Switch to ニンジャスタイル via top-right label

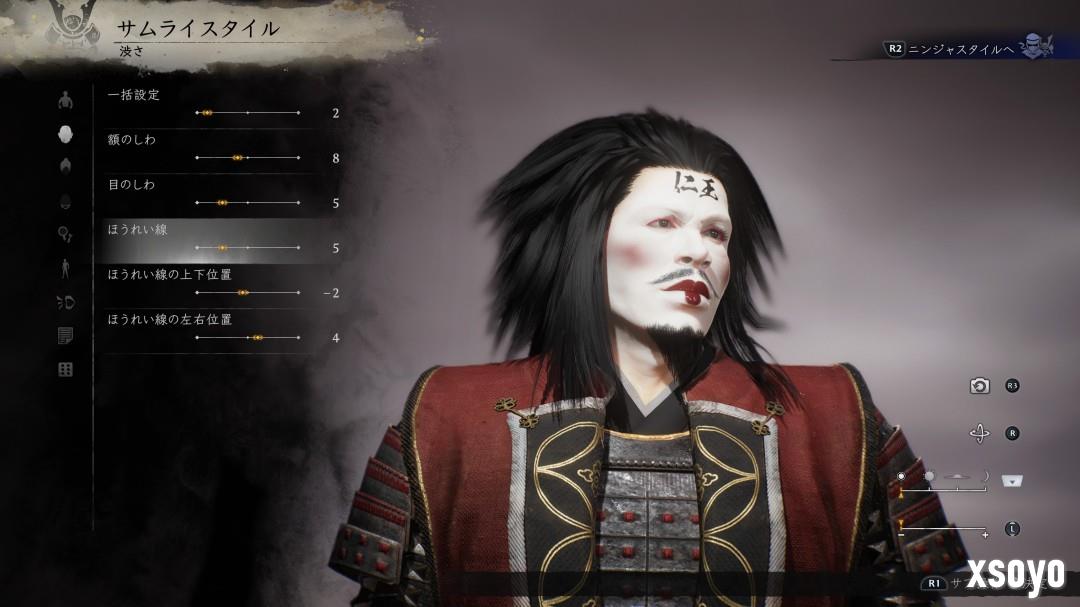[958, 47]
